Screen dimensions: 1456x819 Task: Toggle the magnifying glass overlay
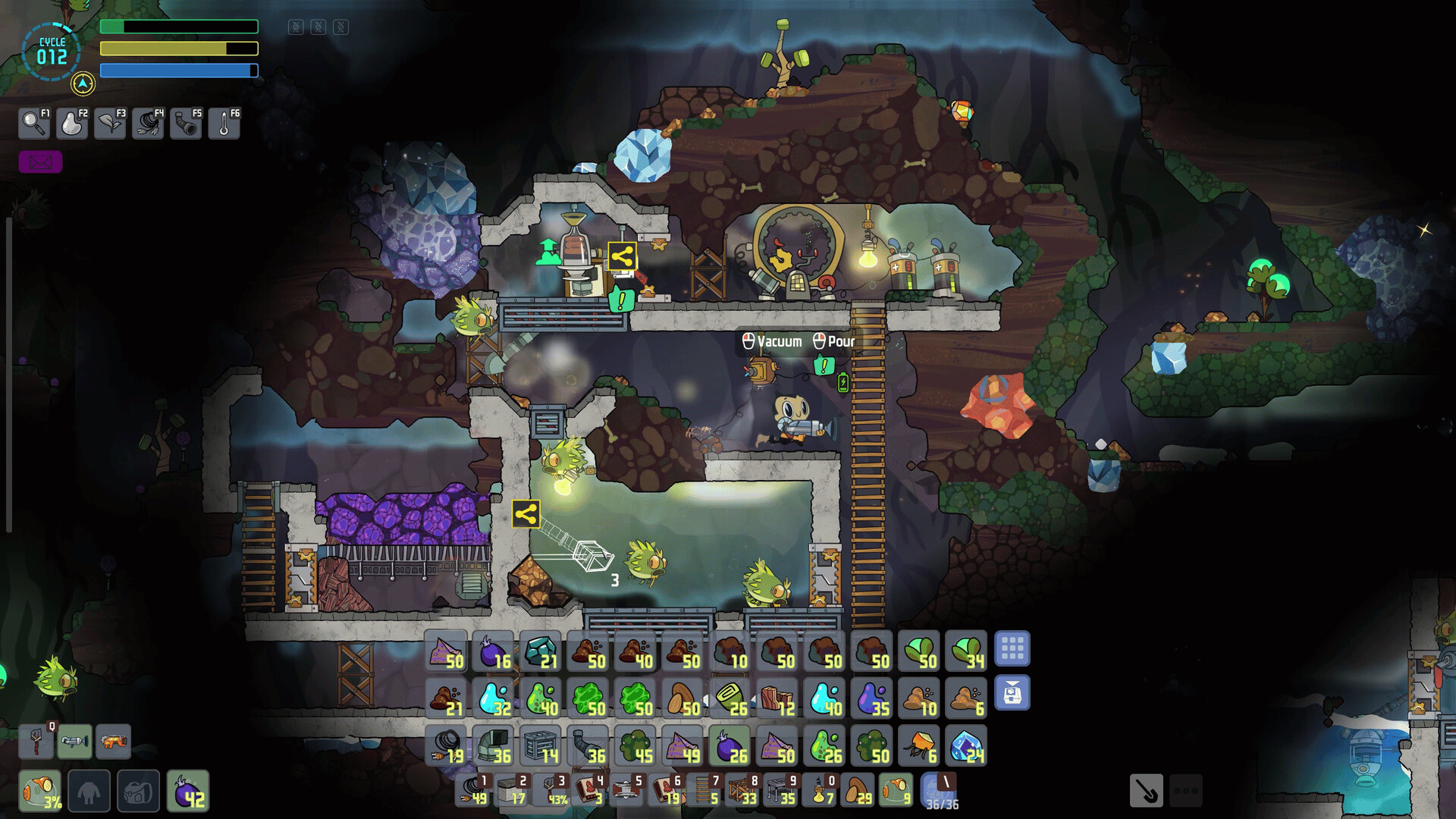coord(34,123)
